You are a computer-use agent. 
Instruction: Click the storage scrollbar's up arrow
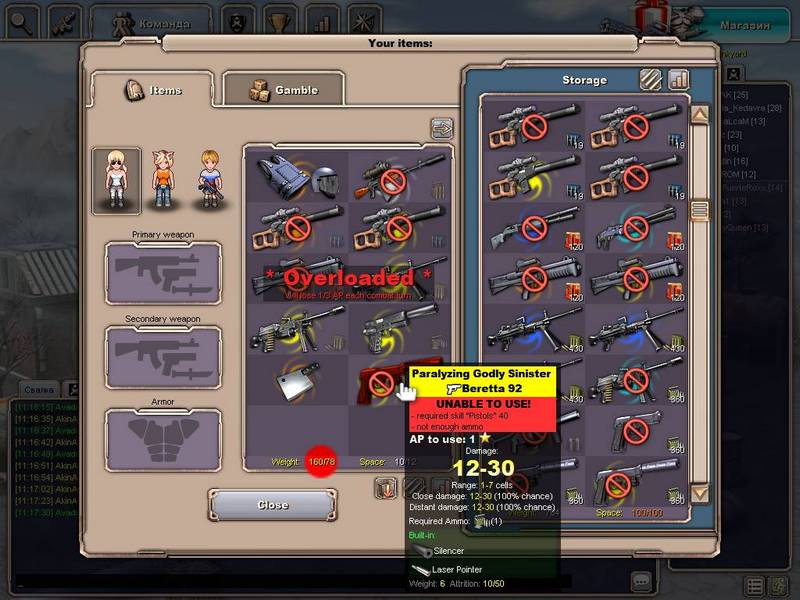[x=700, y=115]
